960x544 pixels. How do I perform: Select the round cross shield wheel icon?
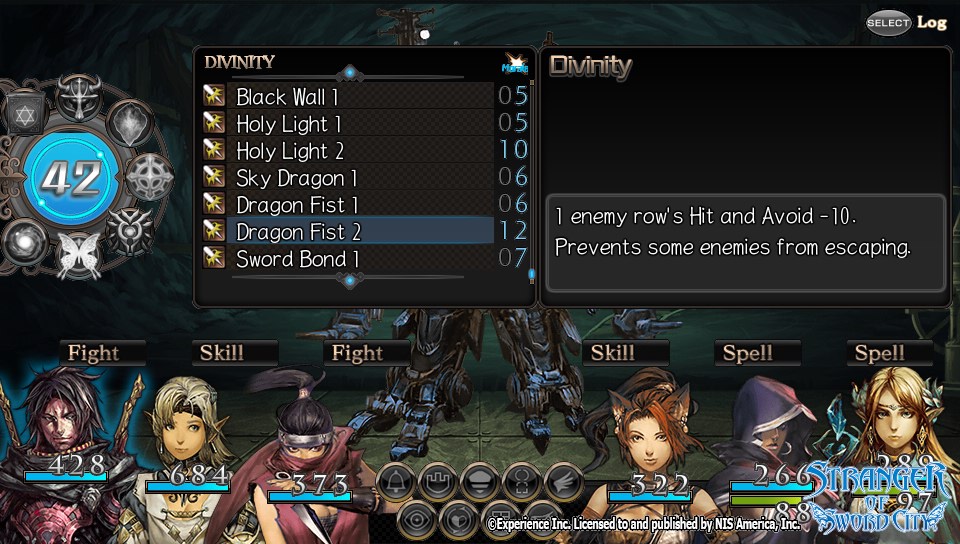click(149, 176)
